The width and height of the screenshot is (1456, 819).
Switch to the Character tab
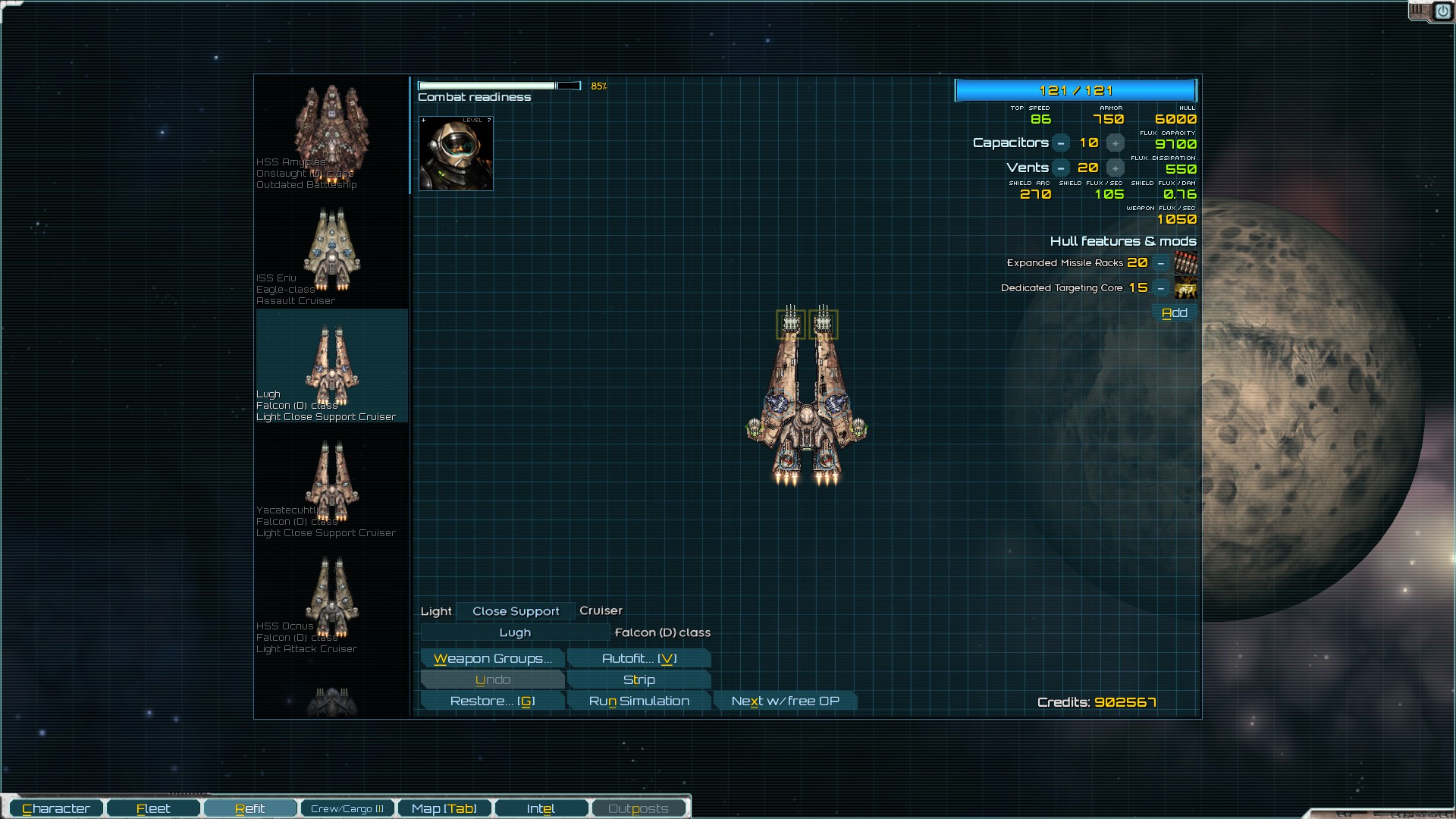pyautogui.click(x=56, y=808)
